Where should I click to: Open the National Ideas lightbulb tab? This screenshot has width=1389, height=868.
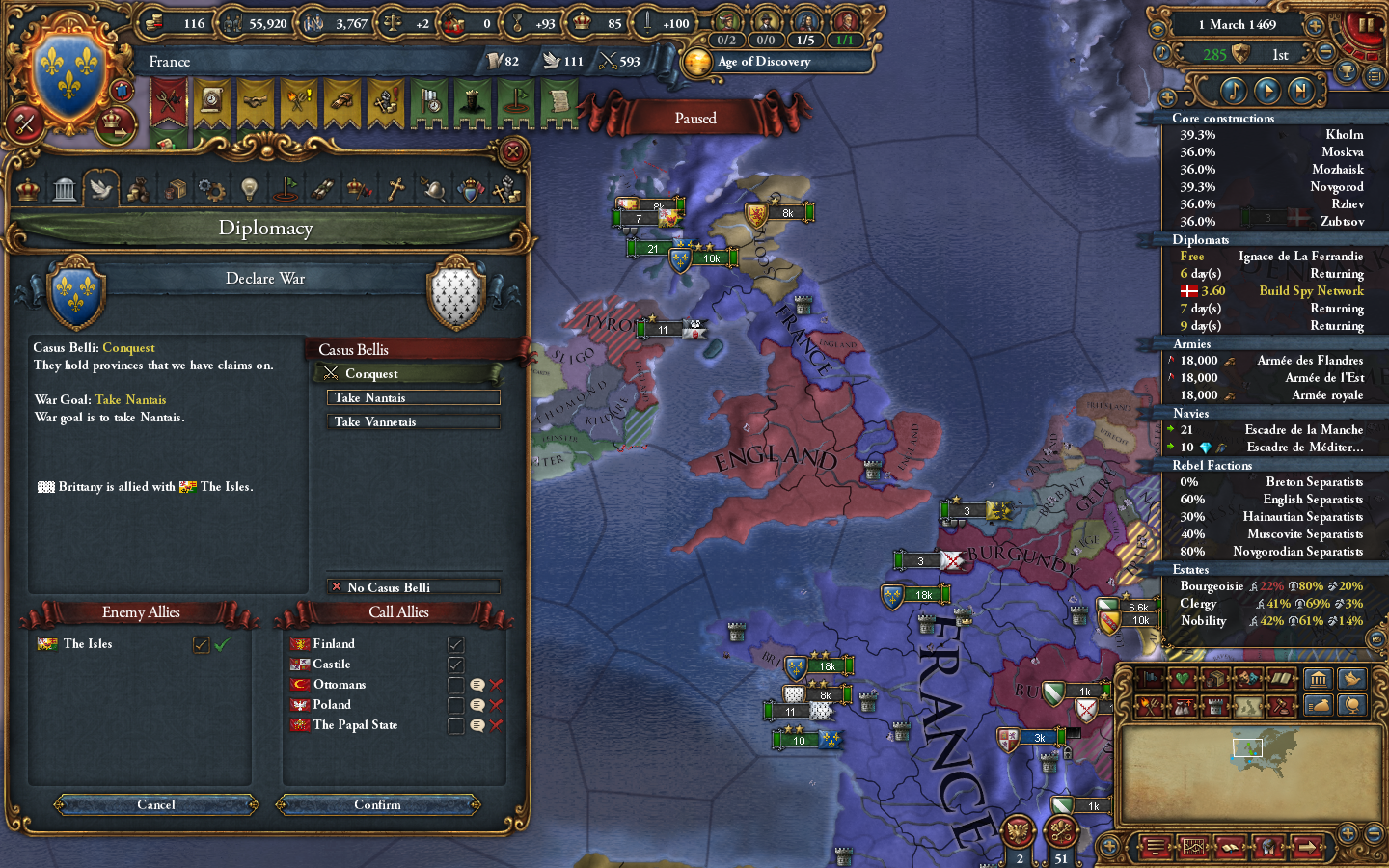point(248,187)
